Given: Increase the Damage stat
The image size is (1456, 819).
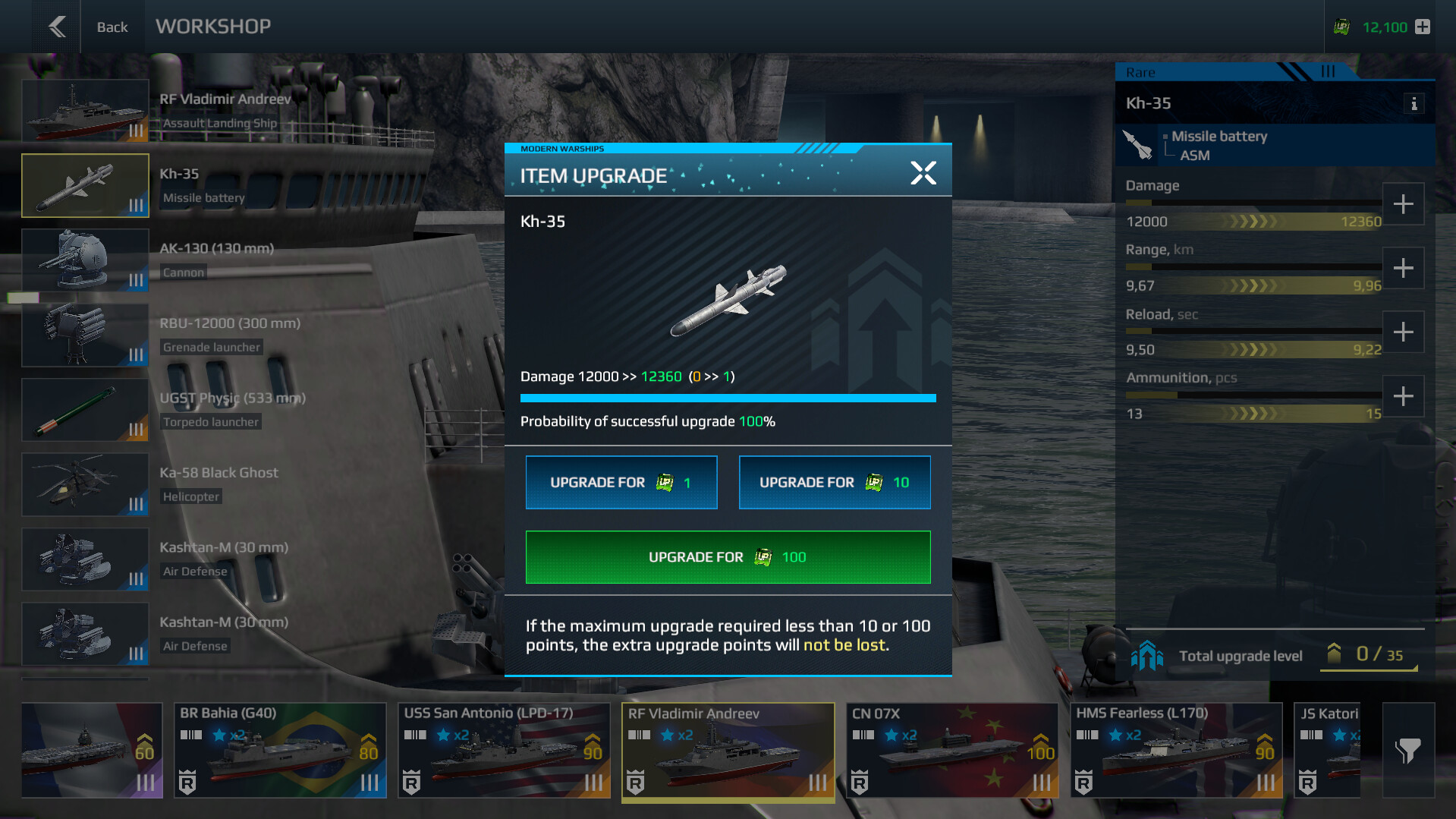Looking at the screenshot, I should pos(1403,204).
